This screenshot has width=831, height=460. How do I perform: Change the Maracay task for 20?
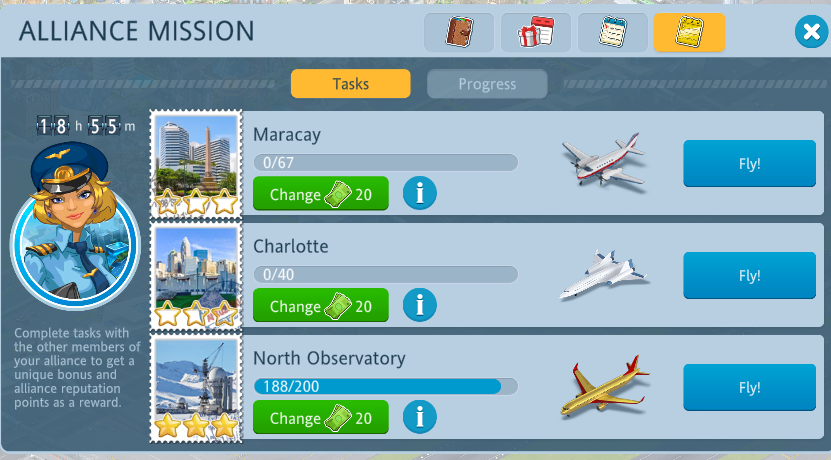tap(320, 194)
